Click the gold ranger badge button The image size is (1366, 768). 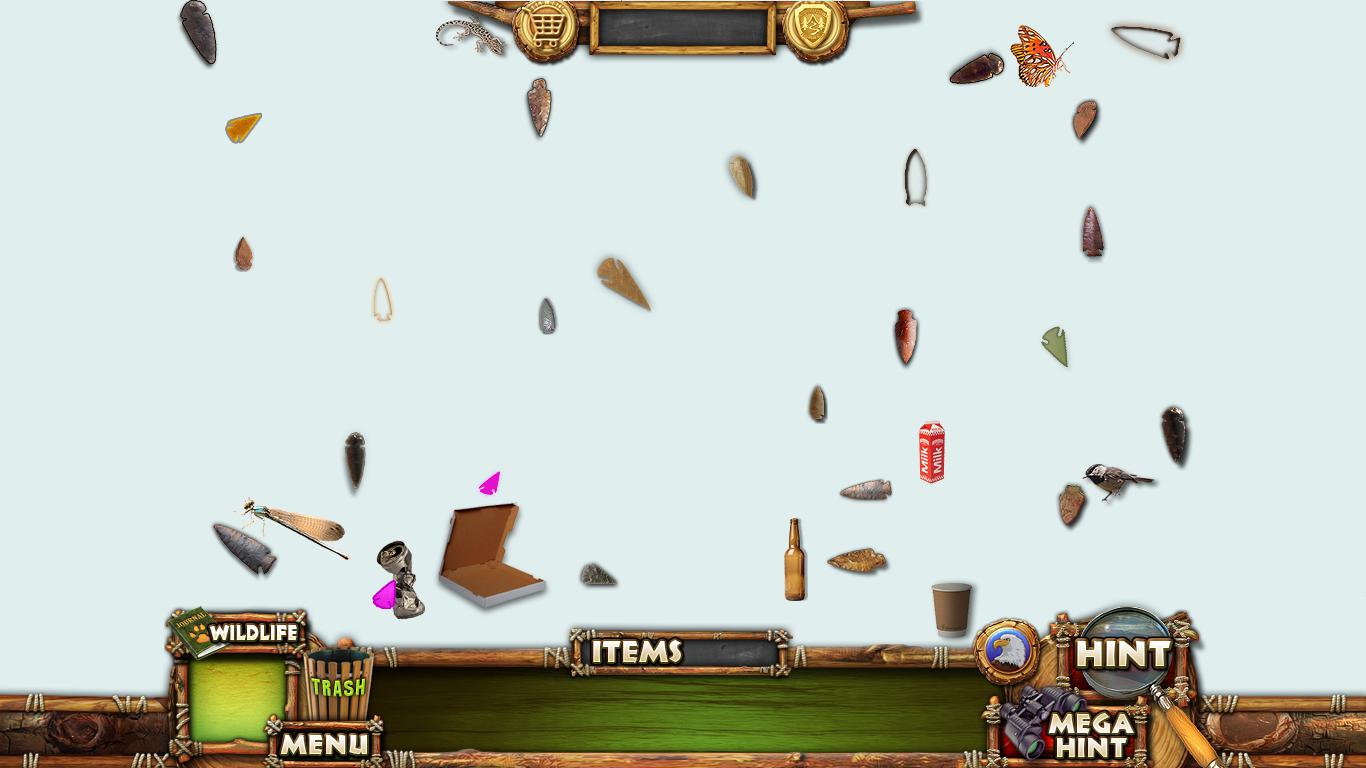pos(815,27)
